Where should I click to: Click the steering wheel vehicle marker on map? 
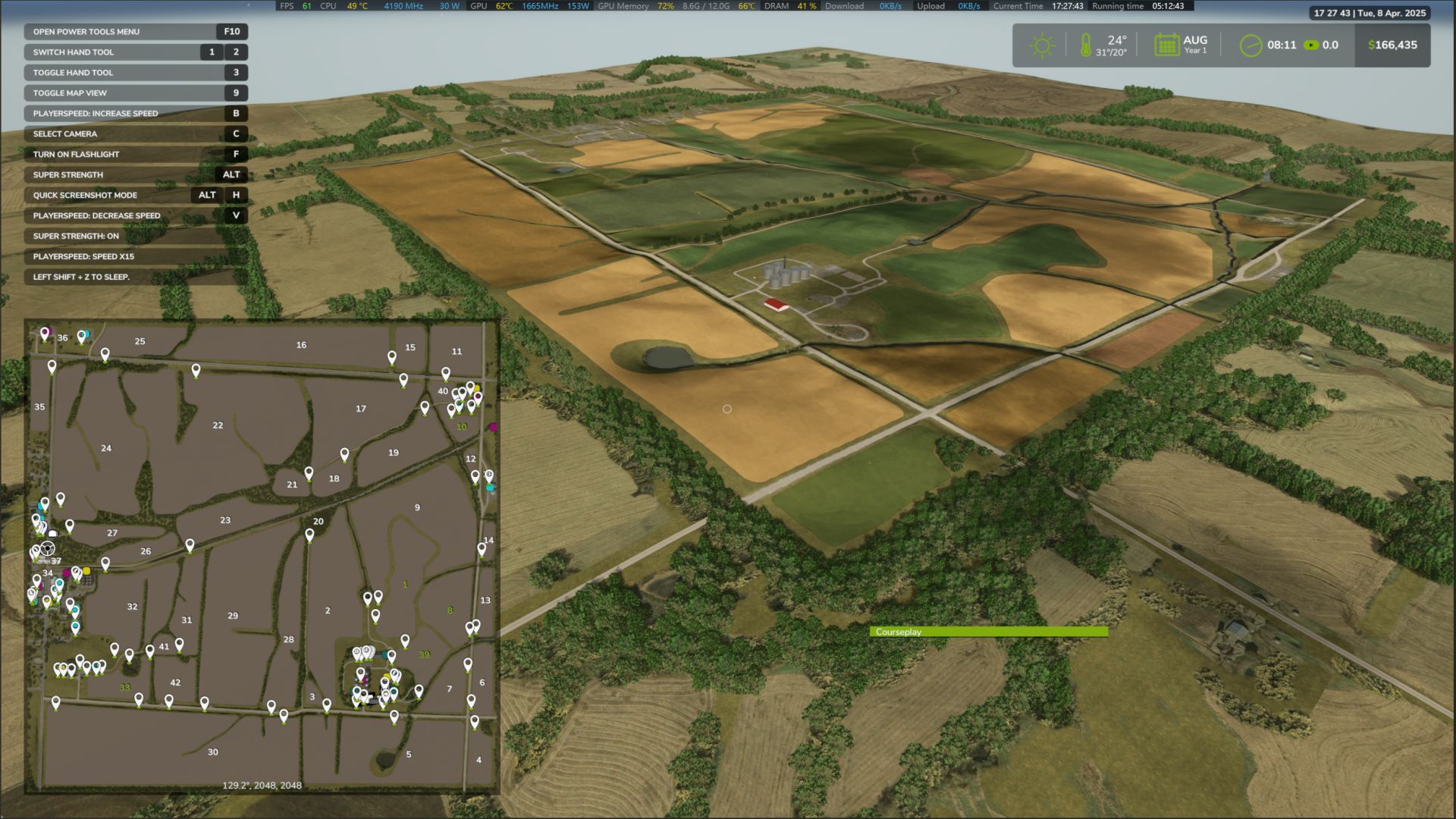click(x=47, y=549)
